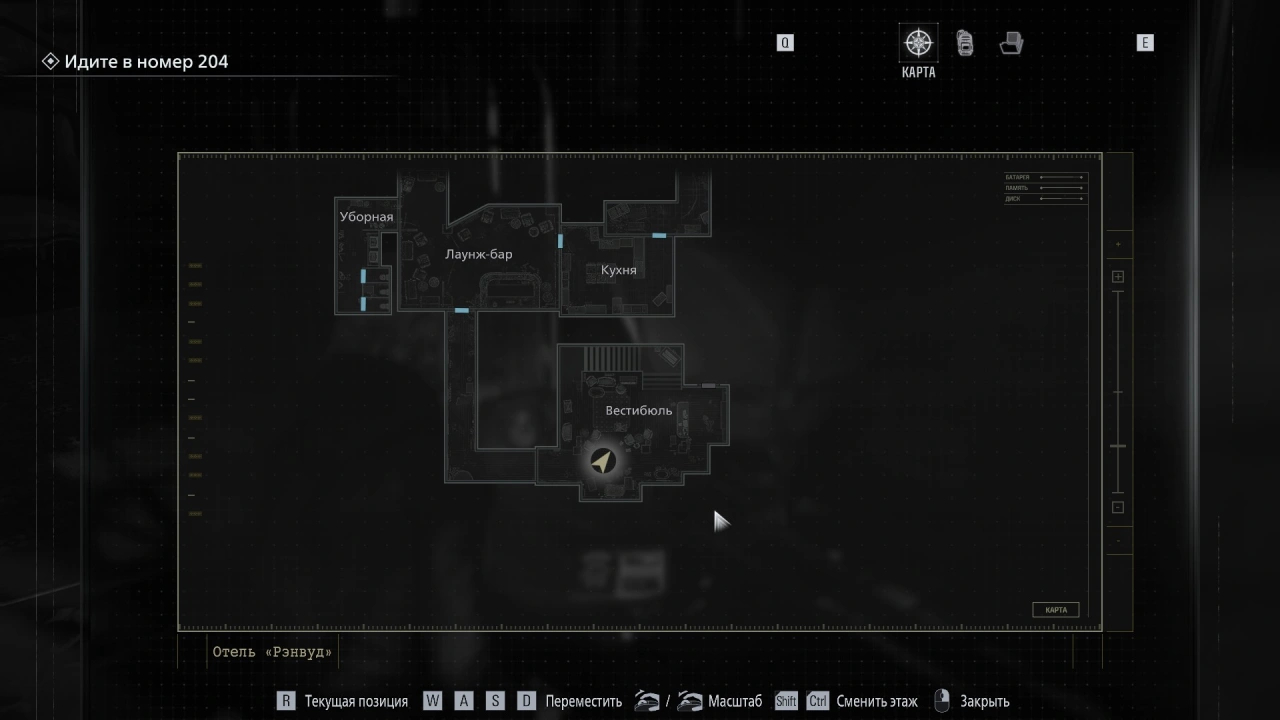The height and width of the screenshot is (720, 1280).
Task: Click the objective tracker "Идите в номер 204"
Action: click(146, 62)
